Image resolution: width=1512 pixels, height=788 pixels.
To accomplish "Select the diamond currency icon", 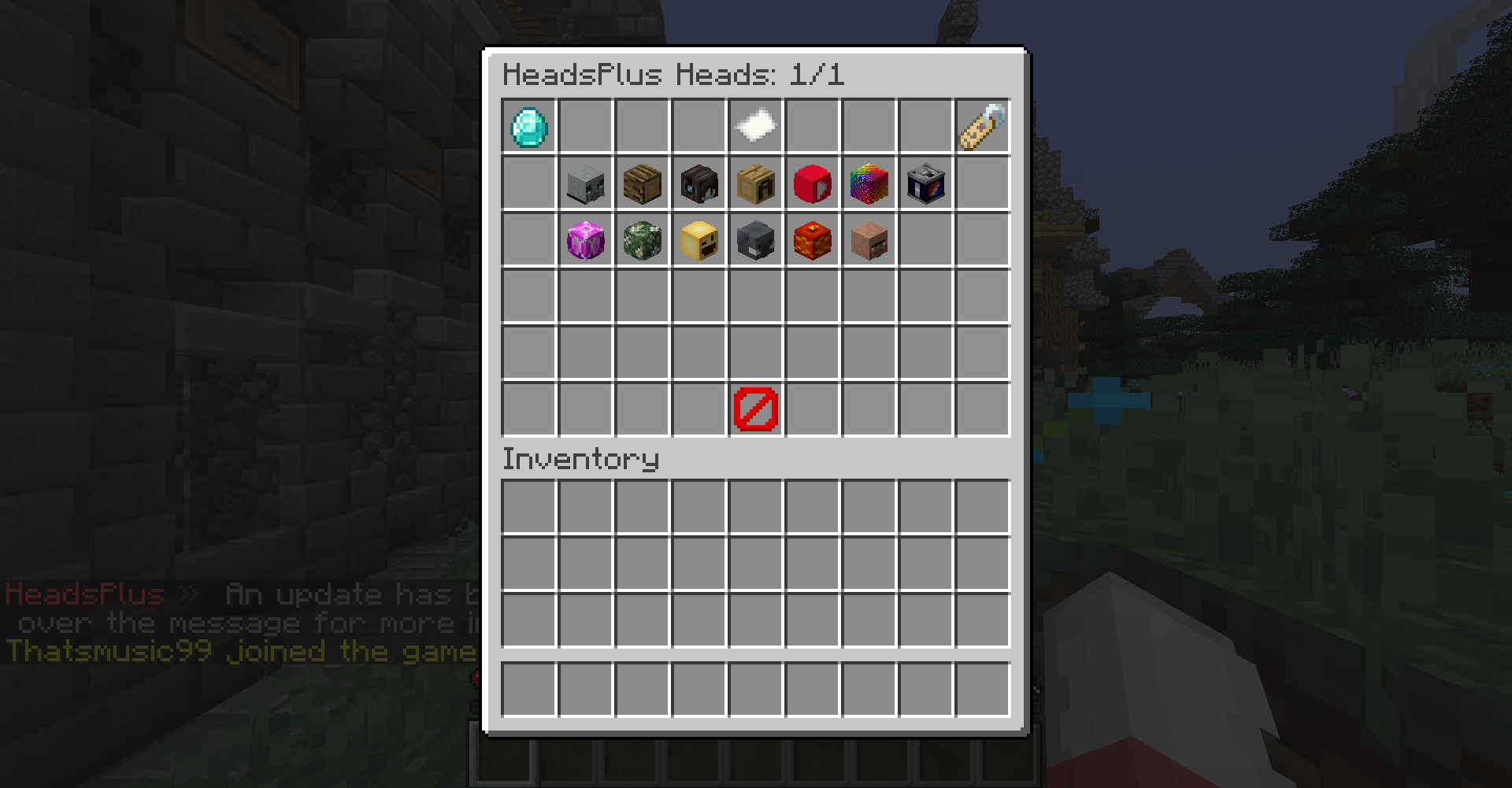I will [528, 126].
